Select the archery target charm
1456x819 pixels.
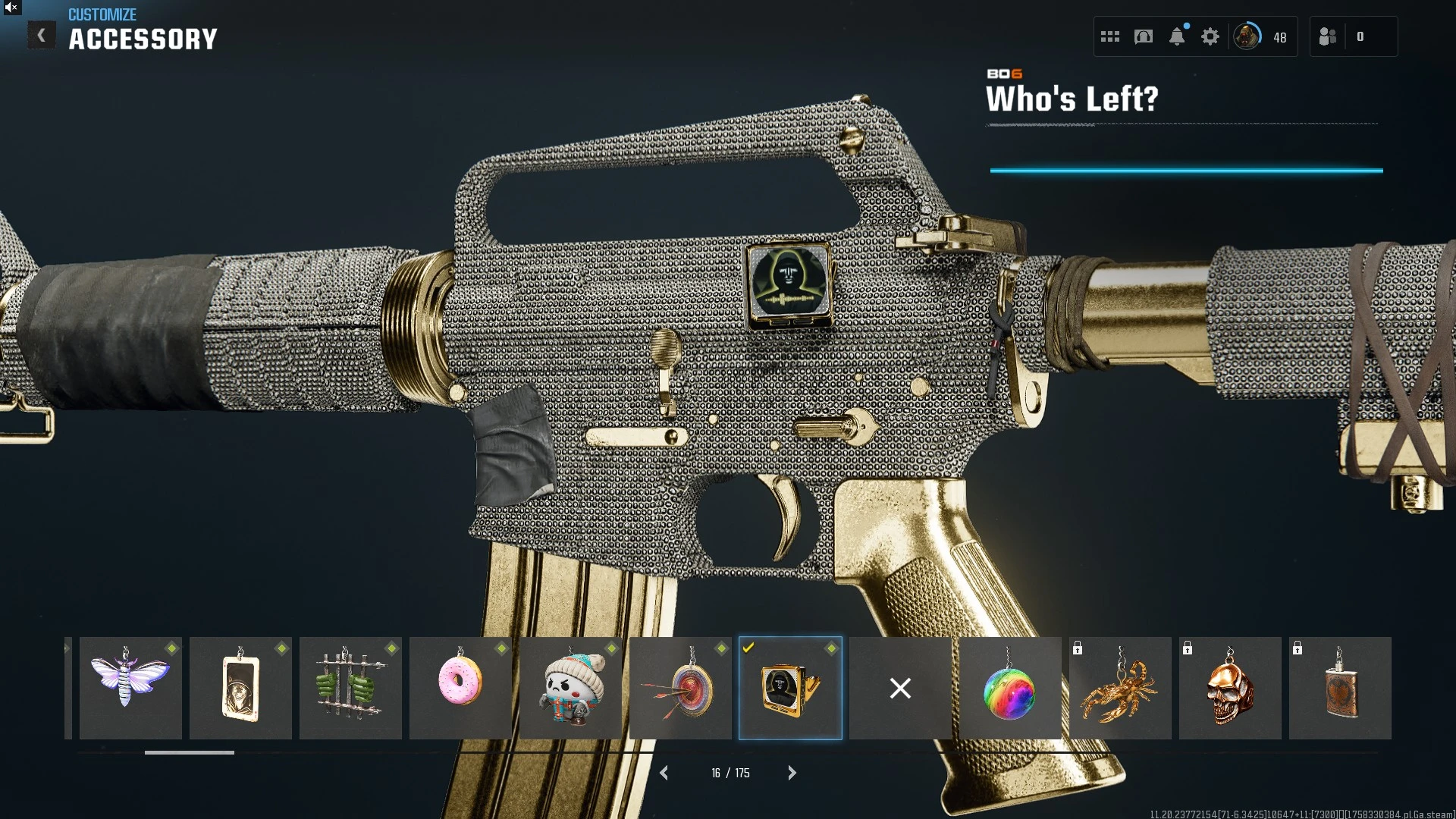[680, 688]
